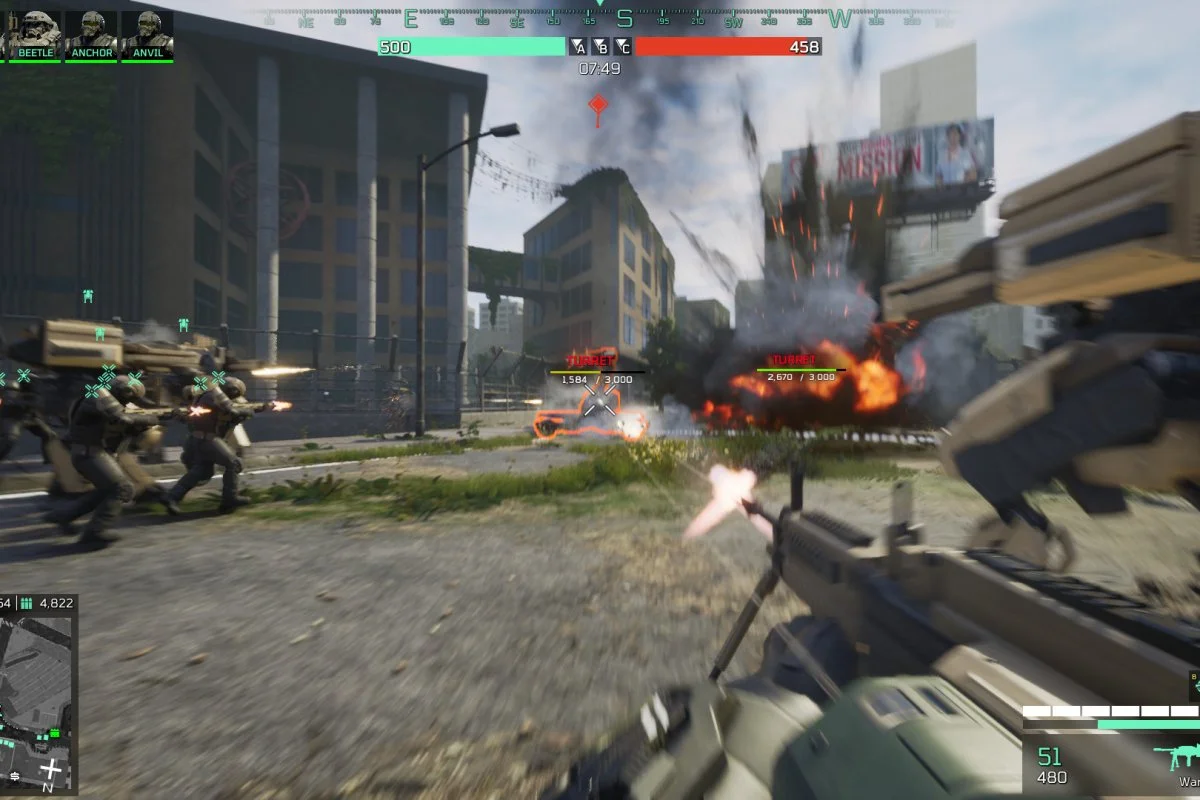Screen dimensions: 1200x800
Task: Click capture point B indicator
Action: (x=601, y=46)
